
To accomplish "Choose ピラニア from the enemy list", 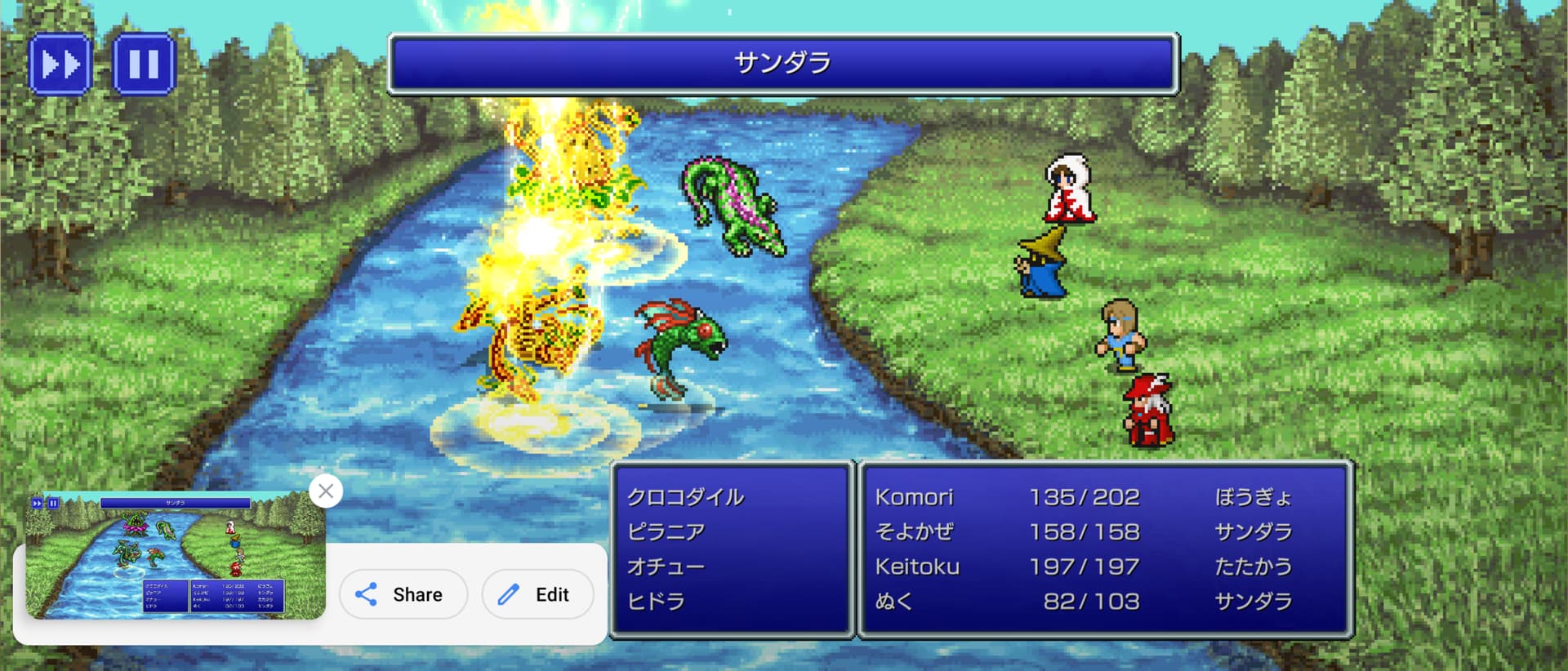I will 666,532.
